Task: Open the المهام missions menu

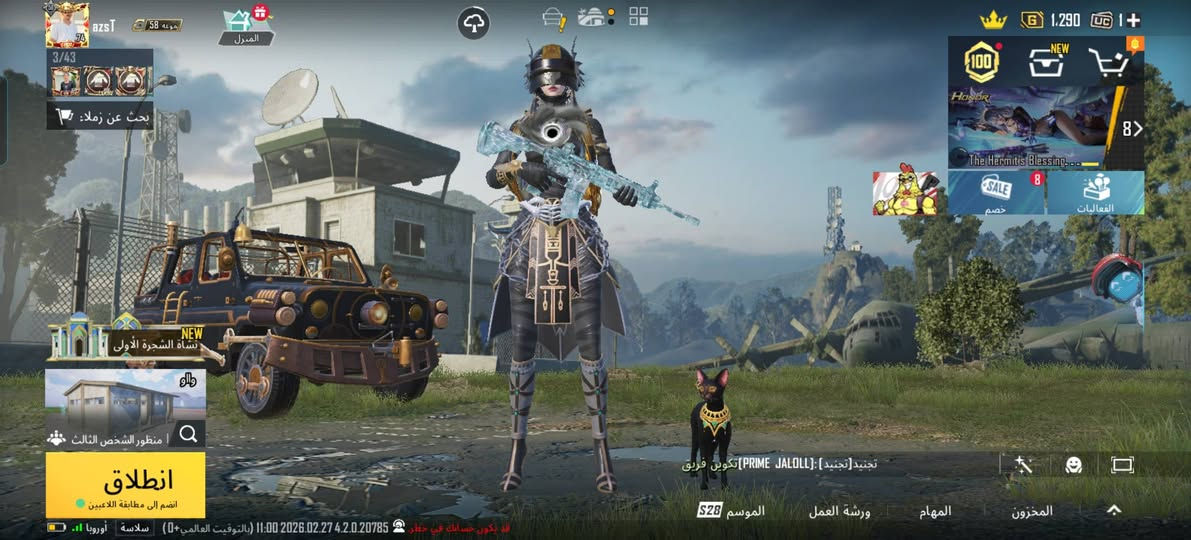Action: 935,511
